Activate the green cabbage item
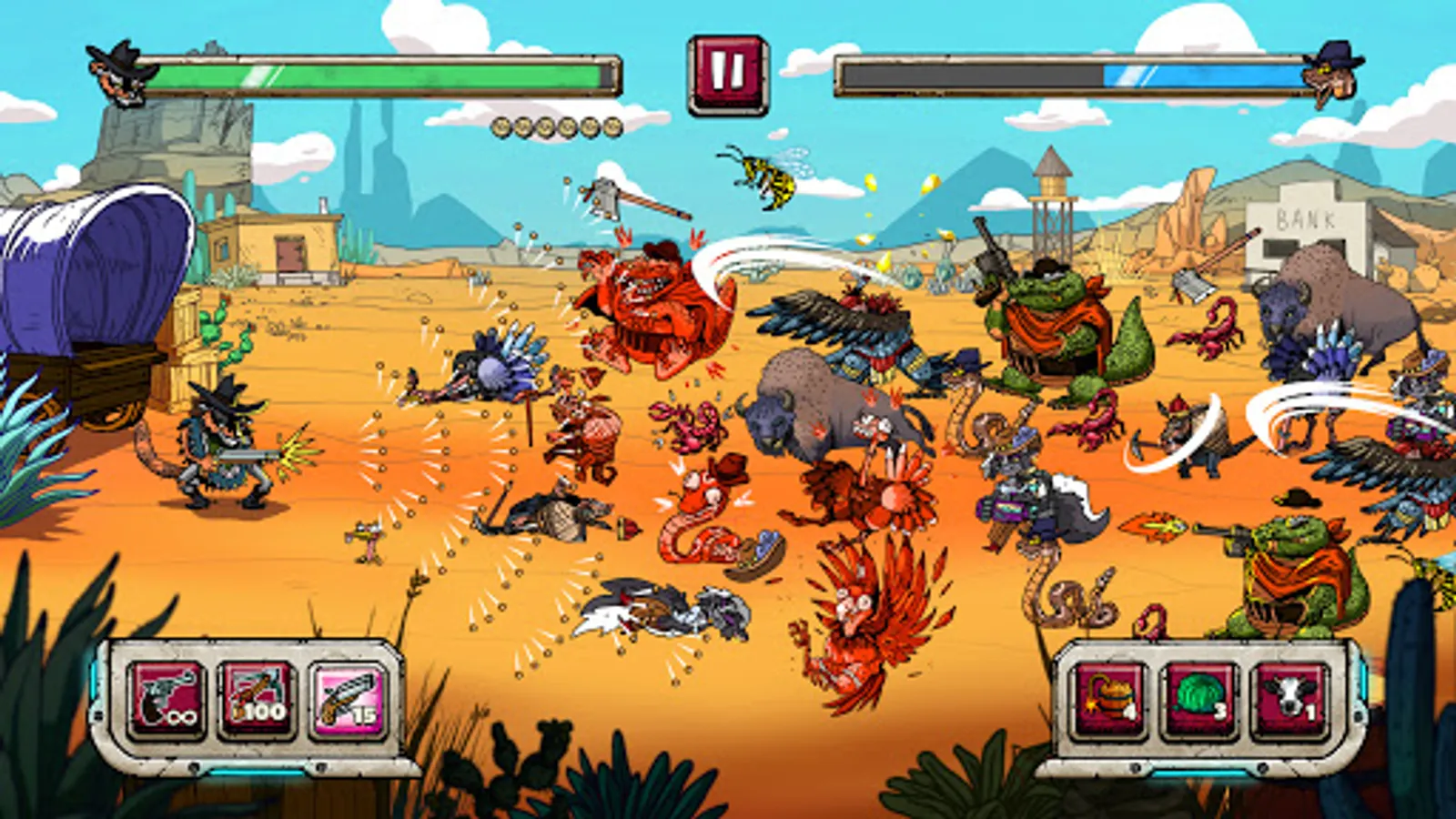 [1198, 699]
